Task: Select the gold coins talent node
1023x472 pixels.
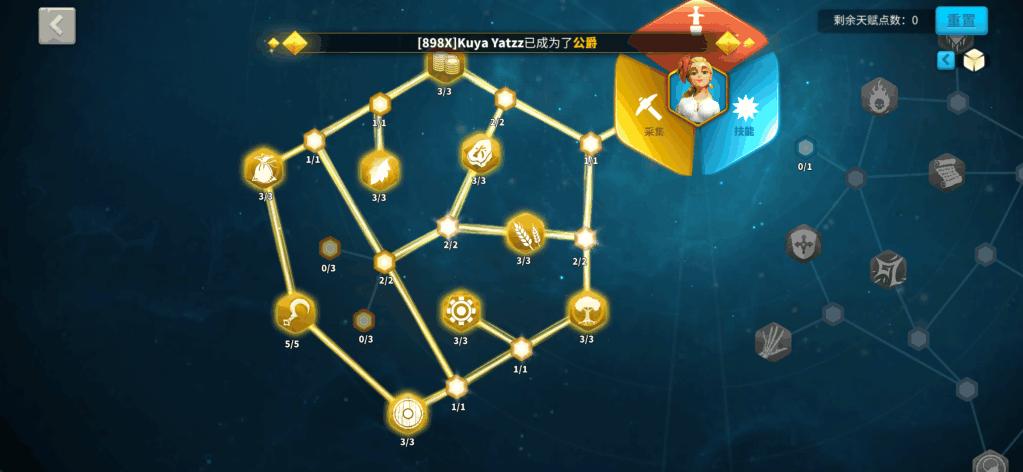Action: (444, 65)
